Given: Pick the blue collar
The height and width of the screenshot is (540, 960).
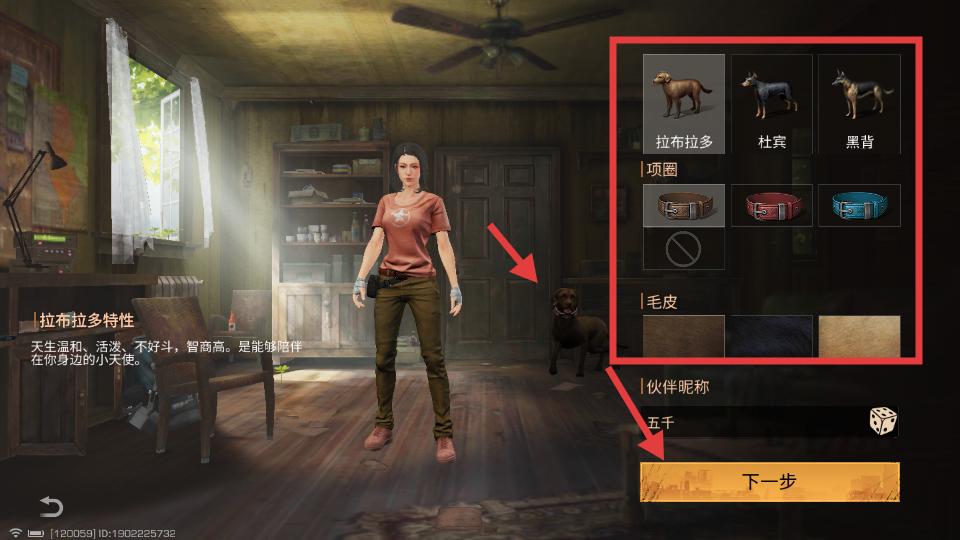Looking at the screenshot, I should tap(859, 206).
